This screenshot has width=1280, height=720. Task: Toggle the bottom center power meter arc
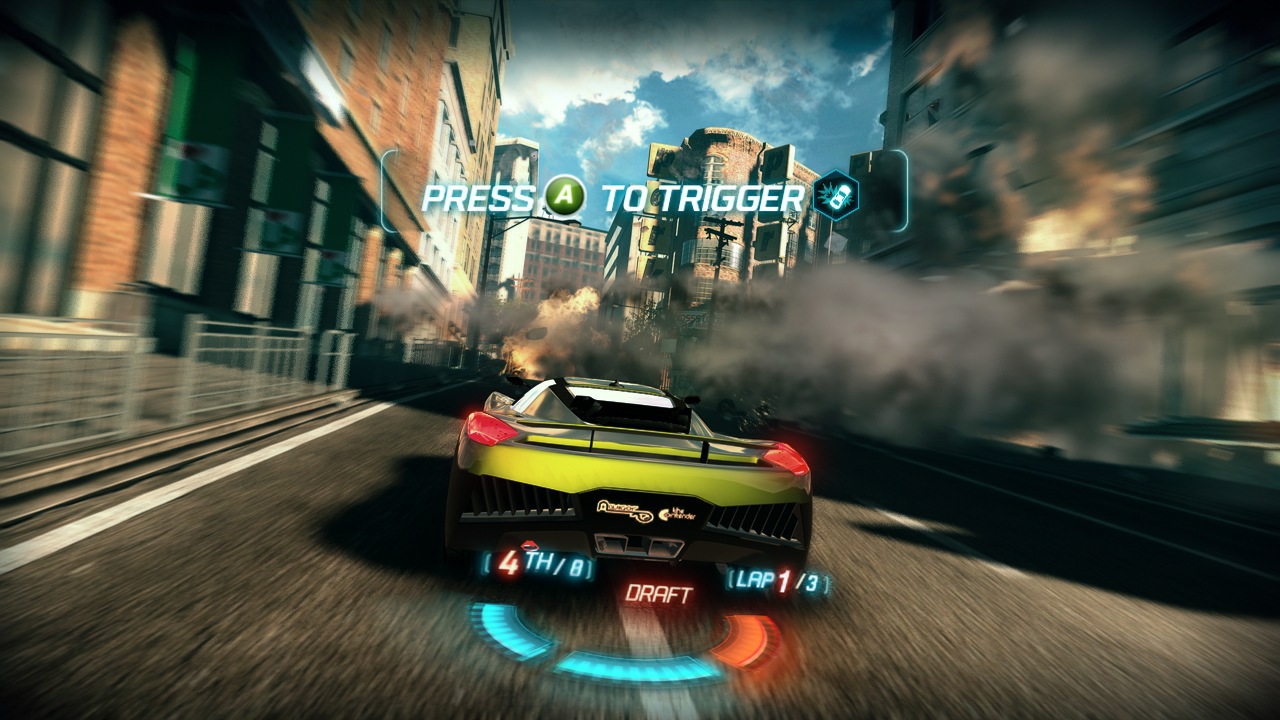(630, 668)
